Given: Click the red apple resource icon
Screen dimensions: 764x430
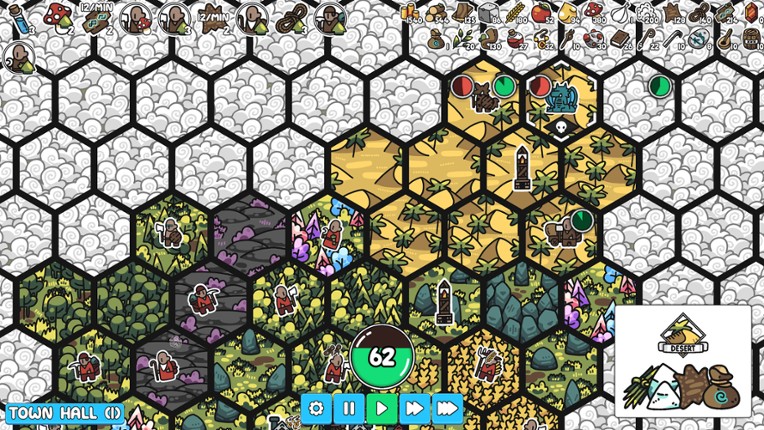Looking at the screenshot, I should (x=541, y=13).
